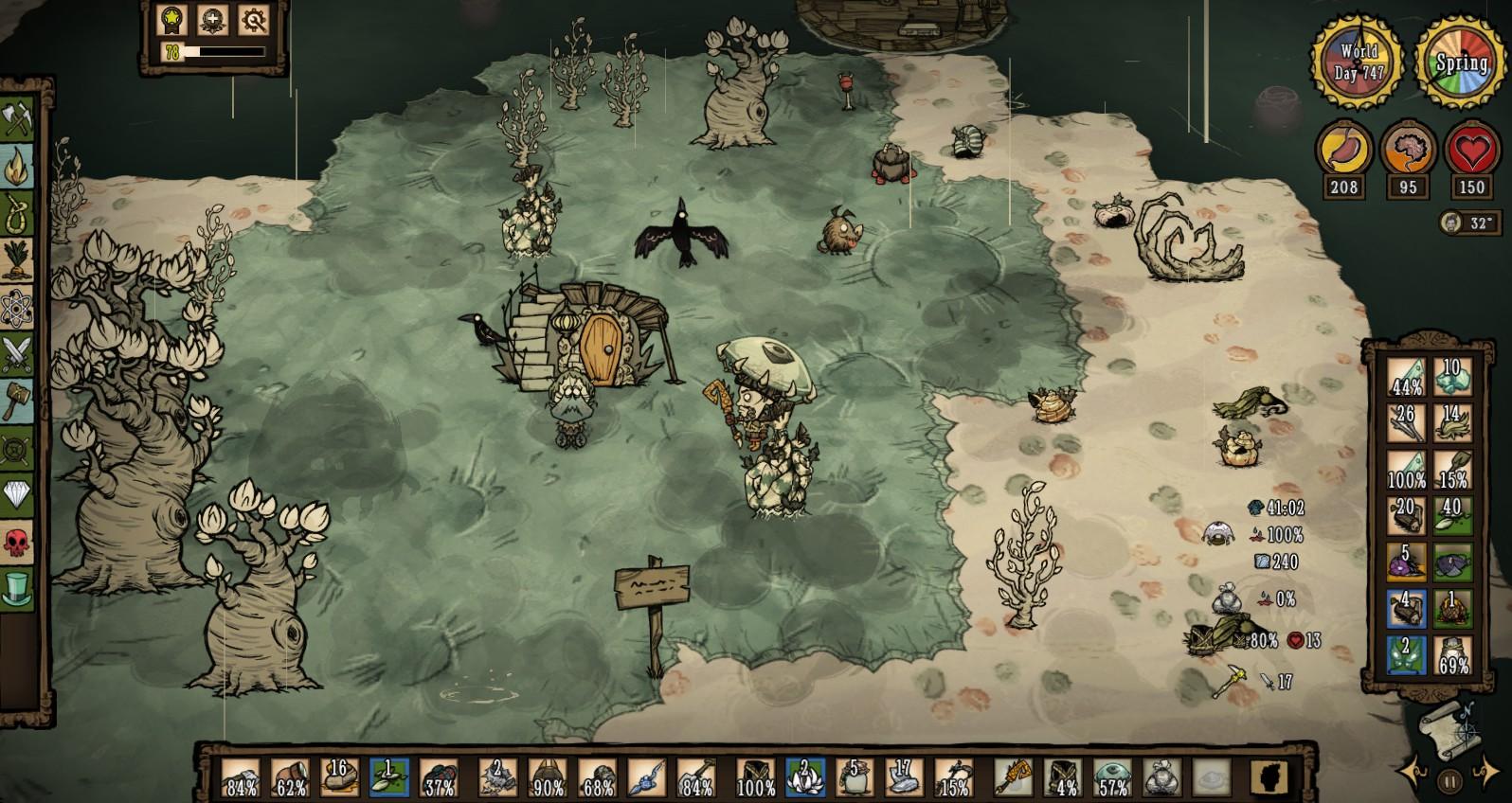Select the lantern slot showing 69% in backpack
The width and height of the screenshot is (1512, 803).
pos(1451,655)
